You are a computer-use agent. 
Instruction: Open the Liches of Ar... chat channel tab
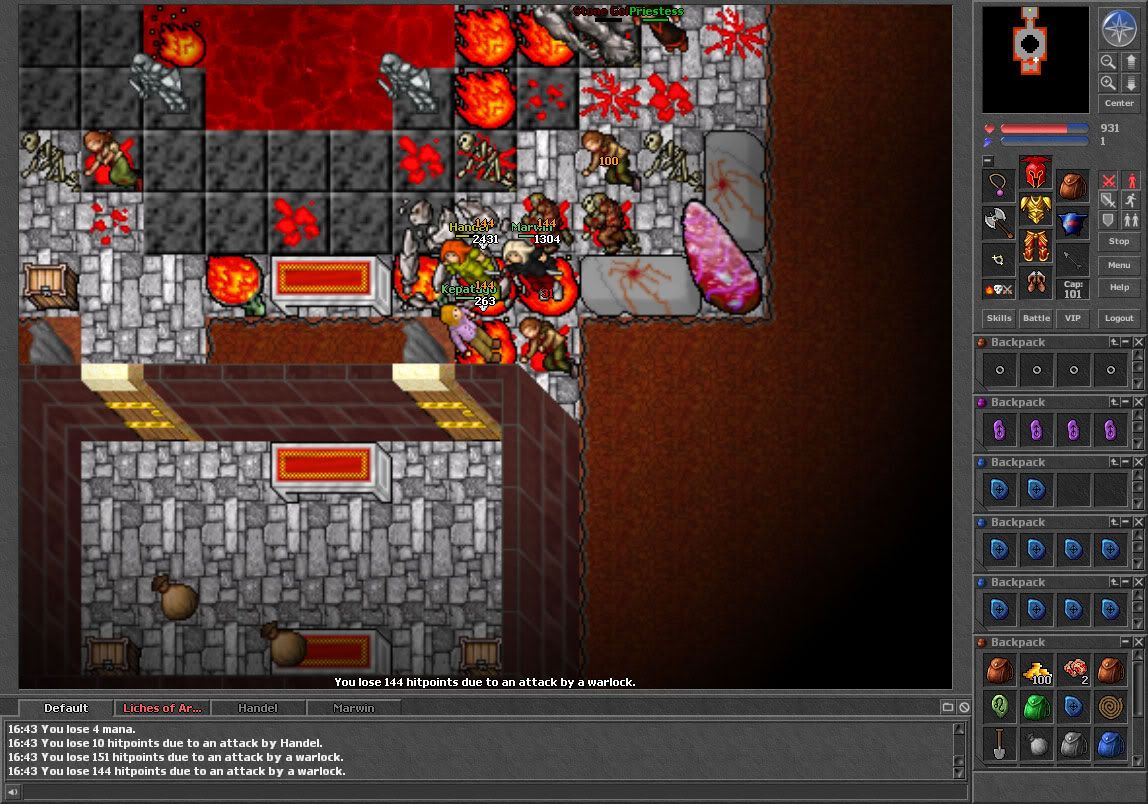(x=162, y=708)
